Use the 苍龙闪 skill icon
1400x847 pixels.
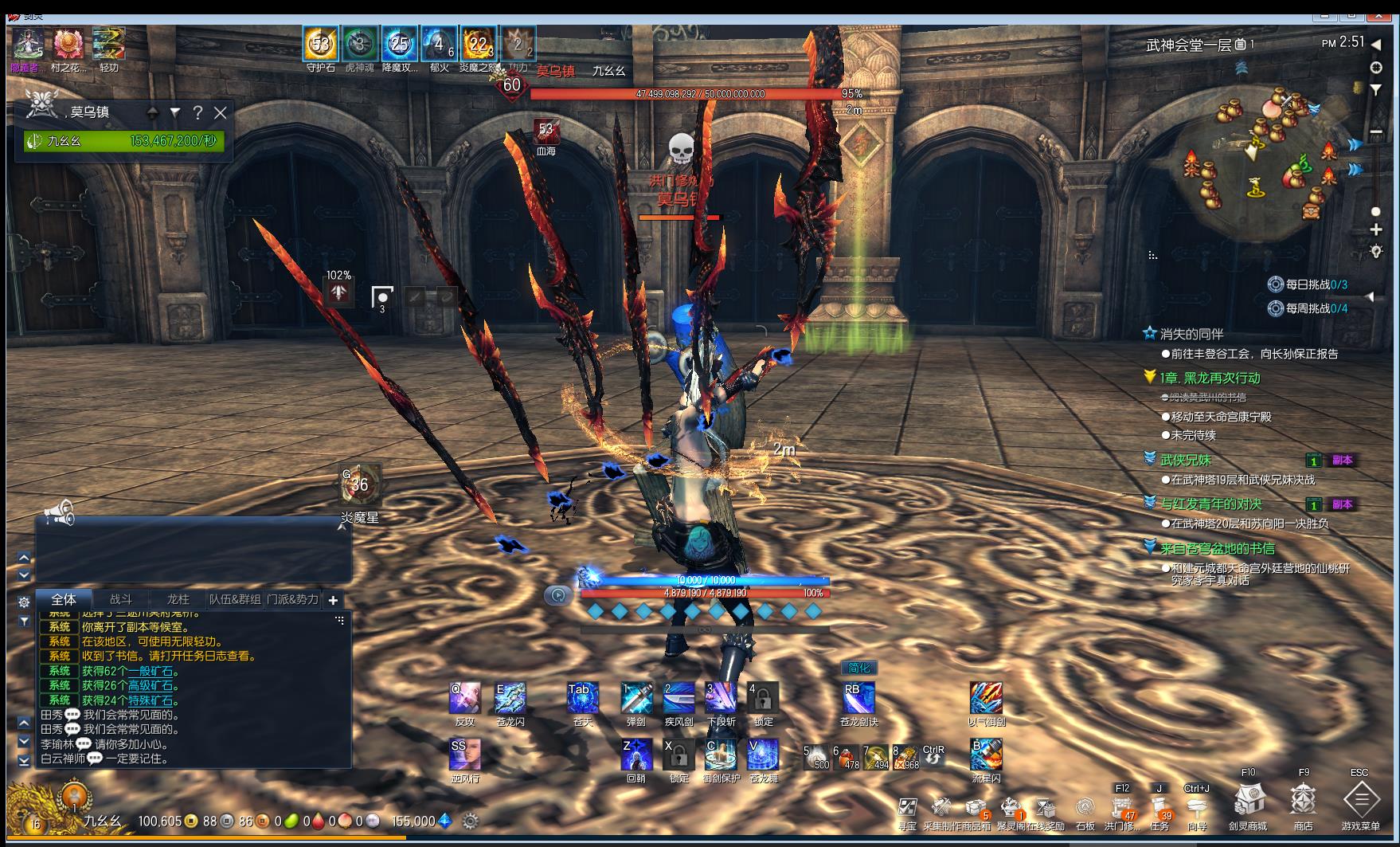pos(510,698)
